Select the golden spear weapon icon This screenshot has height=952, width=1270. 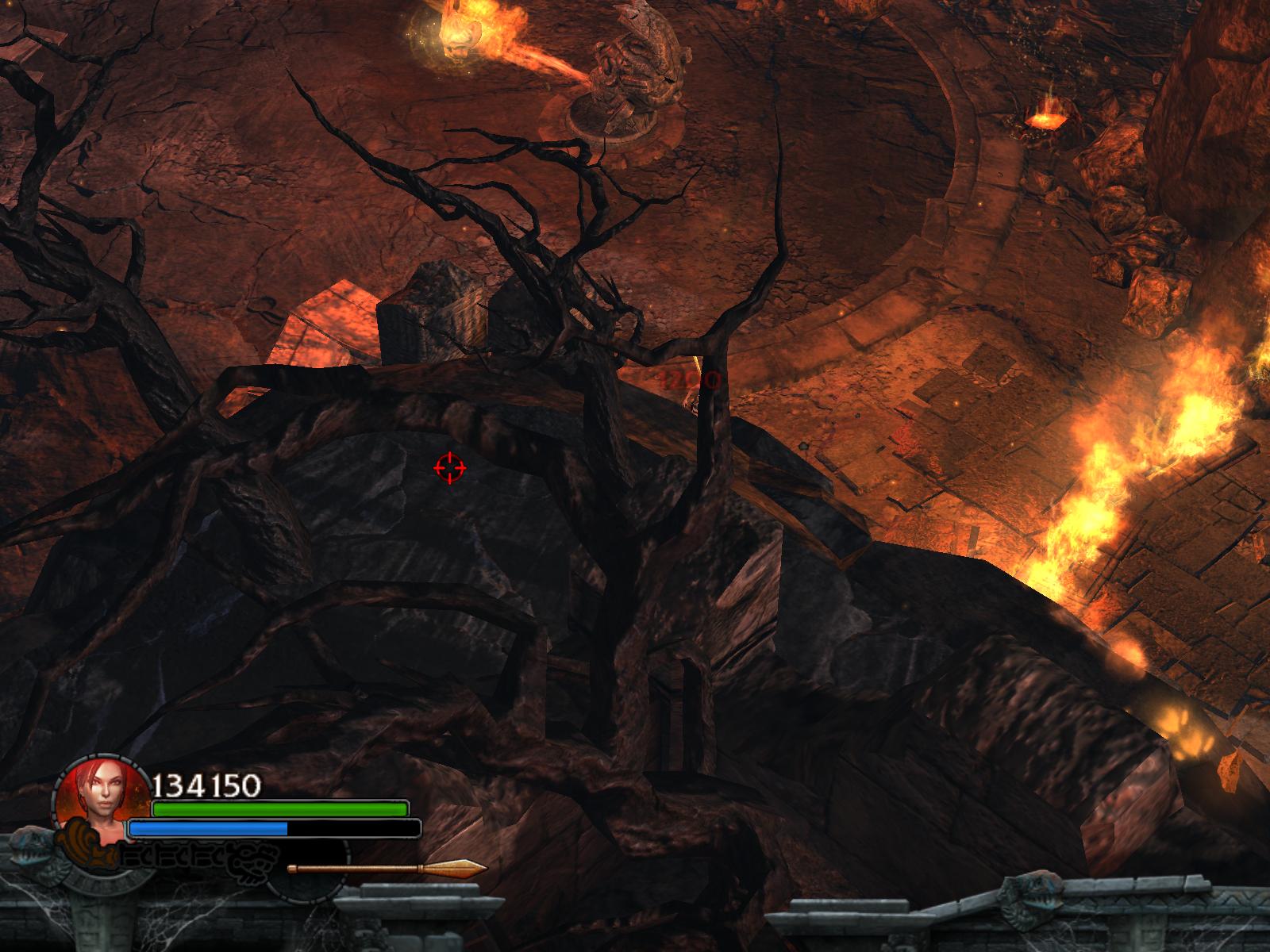coord(387,868)
